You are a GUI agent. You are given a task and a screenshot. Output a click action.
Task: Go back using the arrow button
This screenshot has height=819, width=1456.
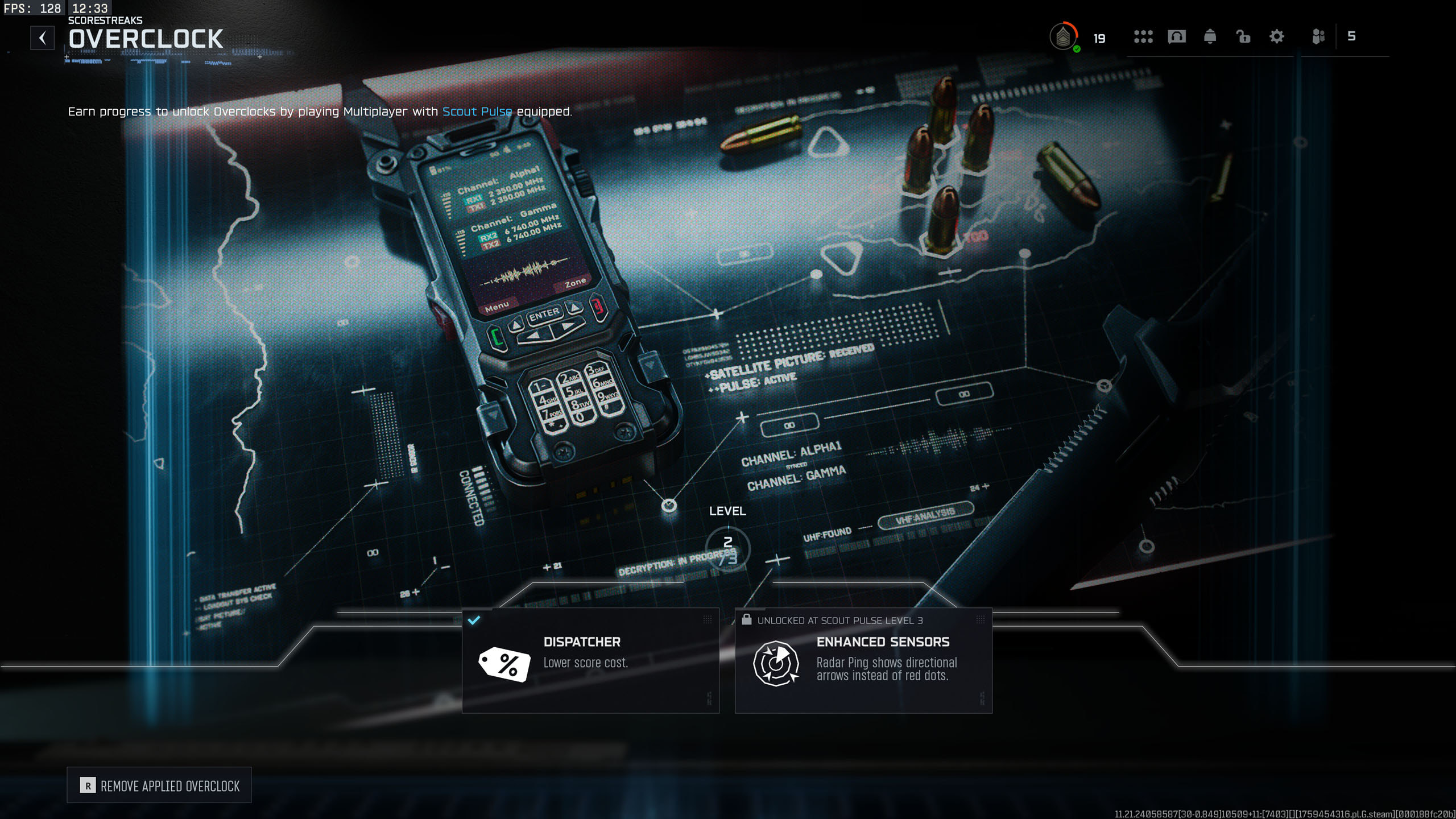tap(43, 38)
